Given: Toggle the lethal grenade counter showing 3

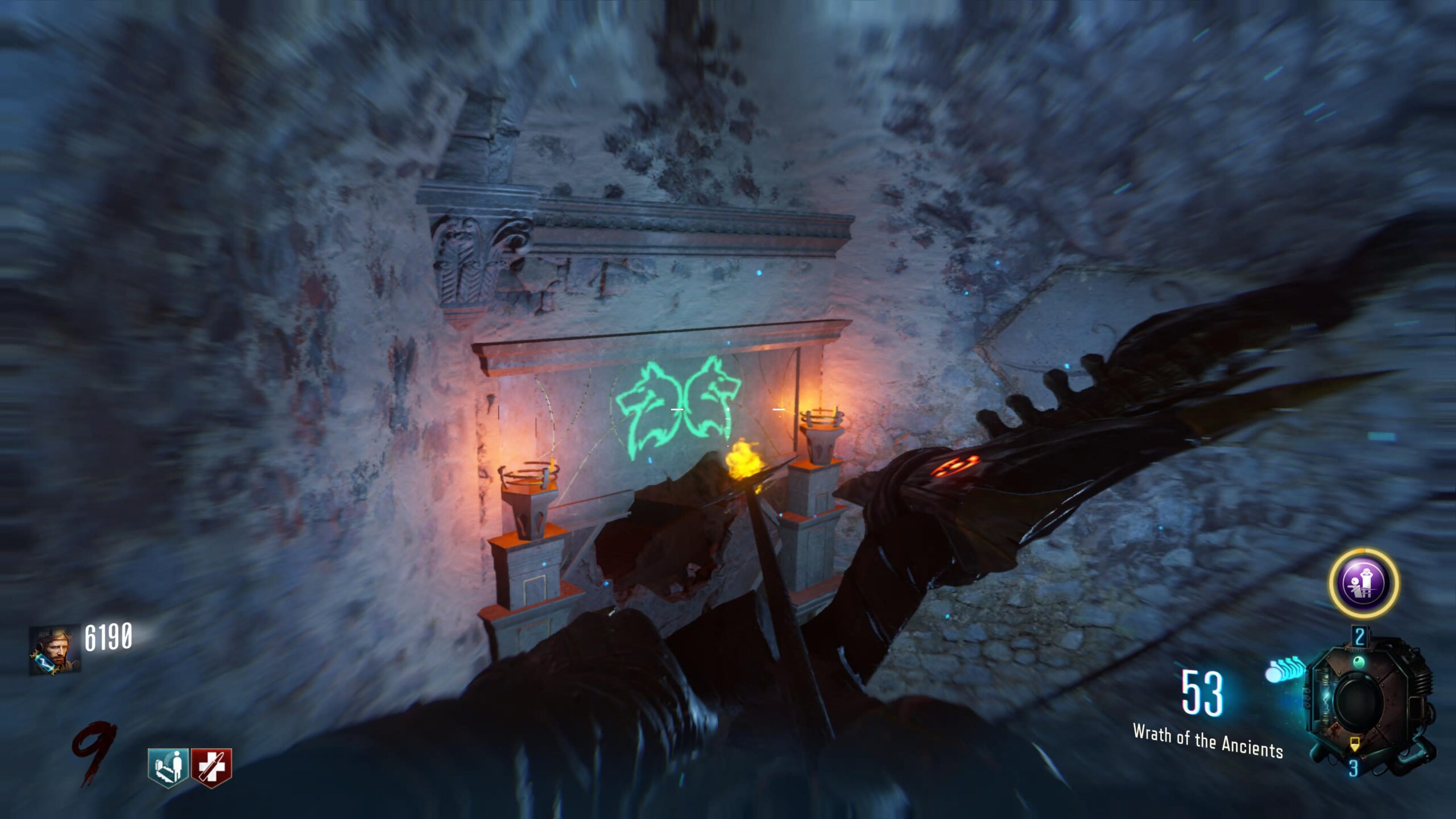Looking at the screenshot, I should tap(1355, 767).
